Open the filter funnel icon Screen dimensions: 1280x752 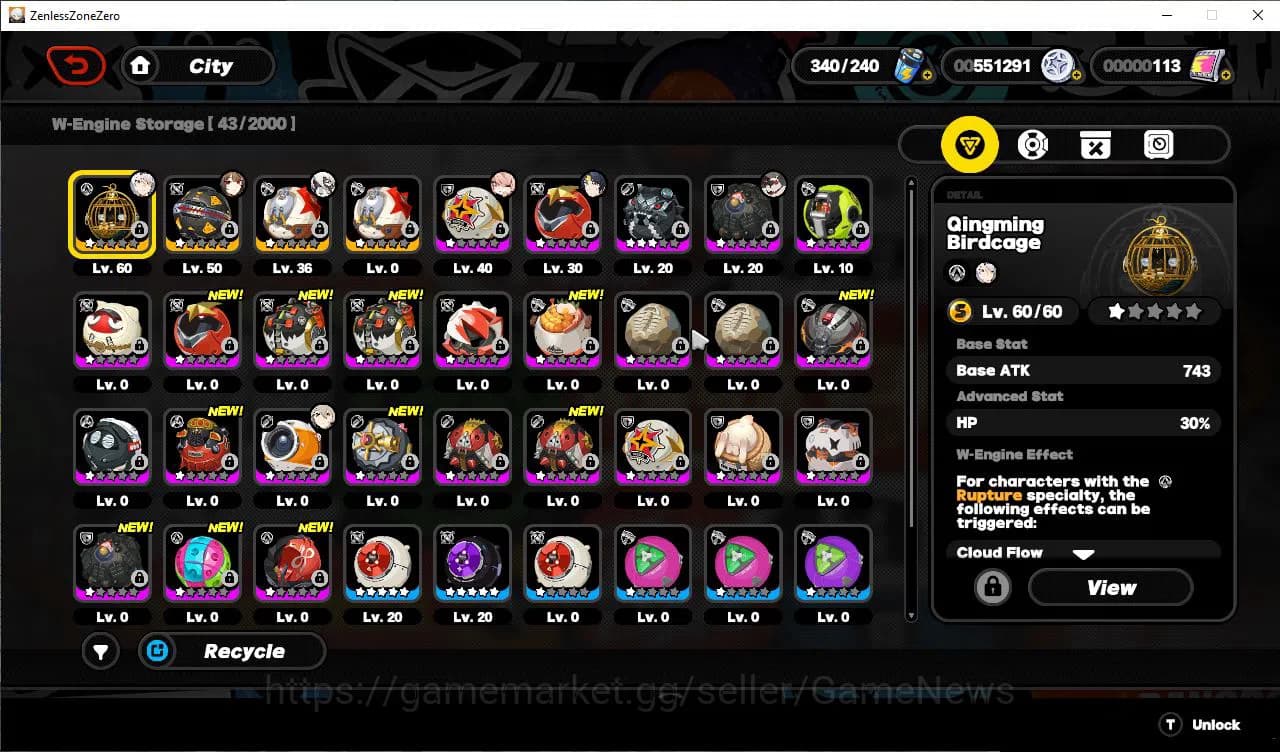100,651
